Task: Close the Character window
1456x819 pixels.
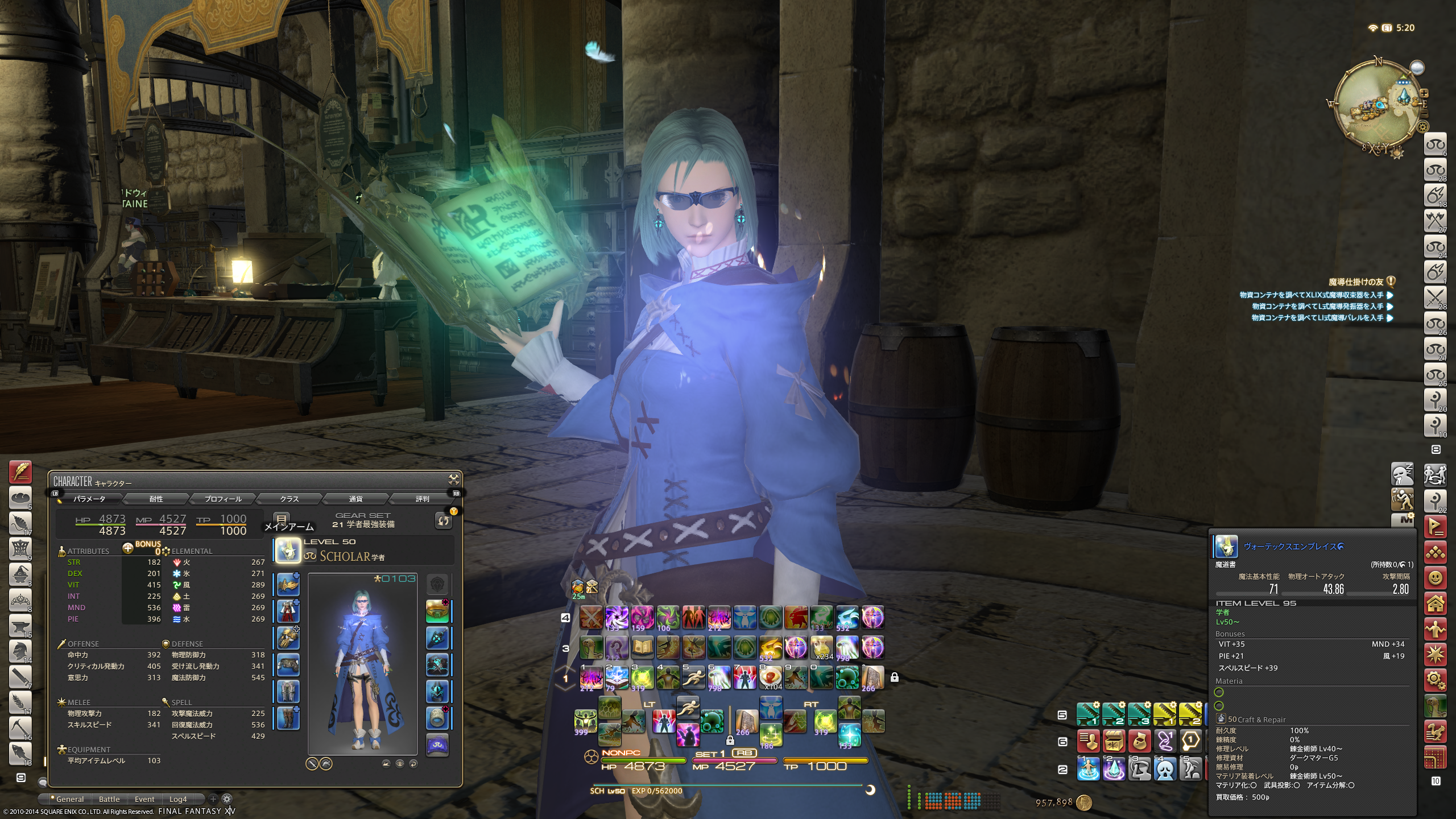Action: (x=454, y=479)
